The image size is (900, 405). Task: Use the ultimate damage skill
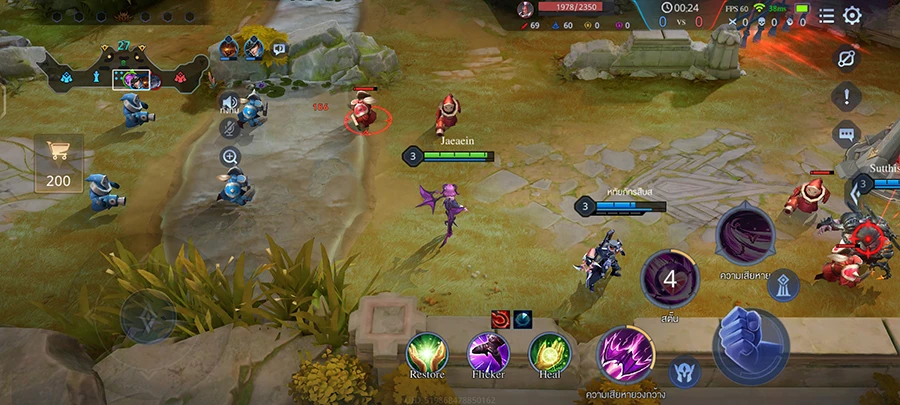[745, 234]
